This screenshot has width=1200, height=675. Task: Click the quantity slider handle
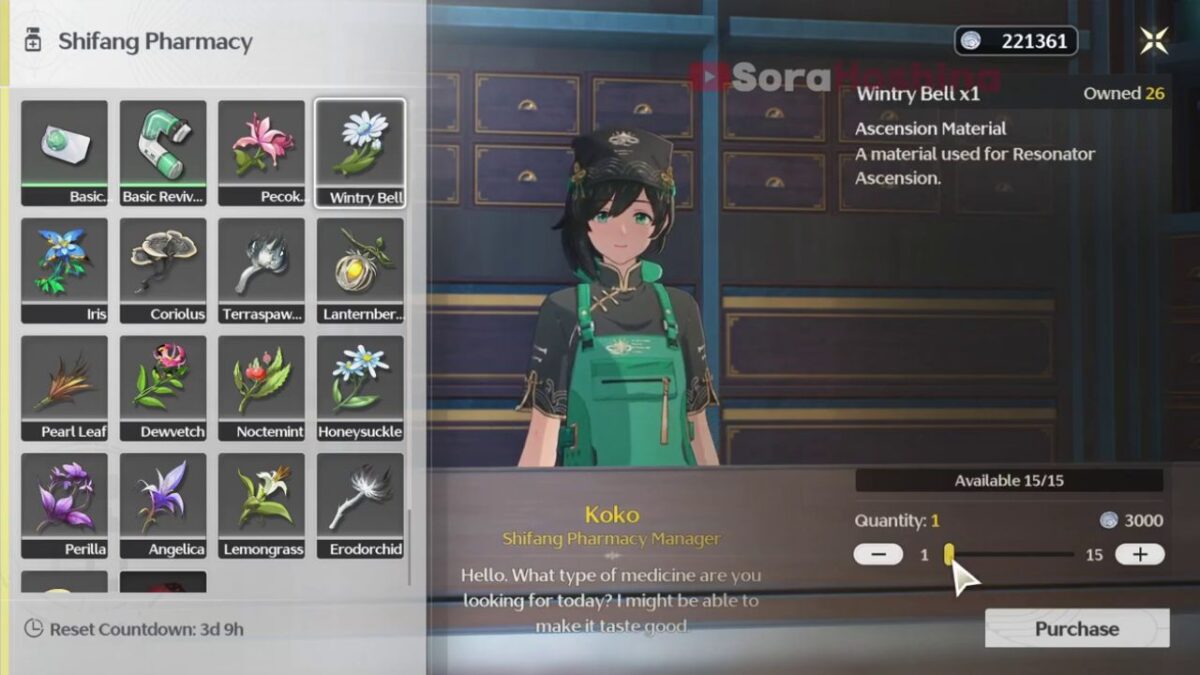tap(949, 554)
